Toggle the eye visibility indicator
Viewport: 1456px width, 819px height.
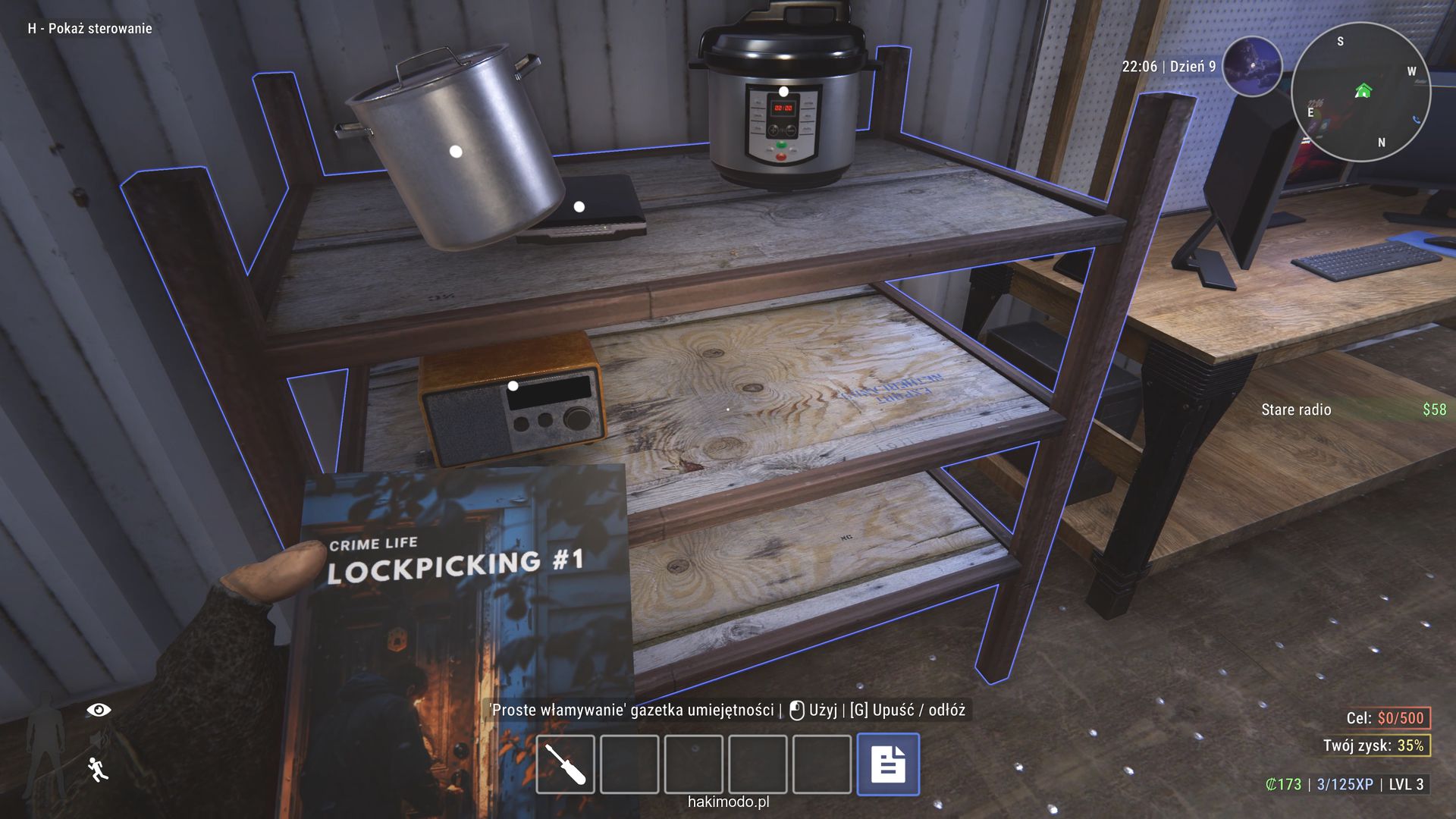pos(99,710)
